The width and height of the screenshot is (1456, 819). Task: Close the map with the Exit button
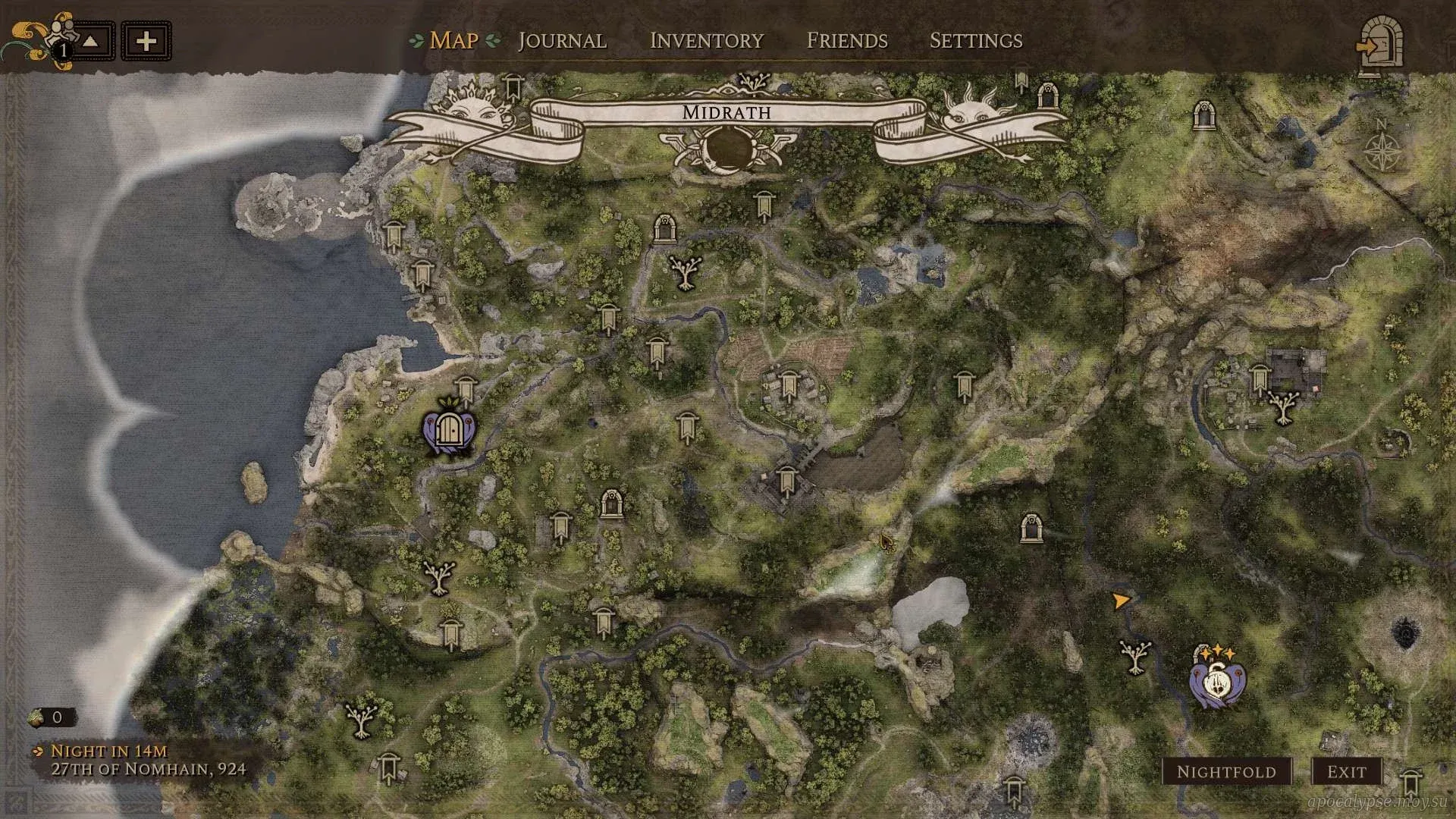(x=1346, y=772)
